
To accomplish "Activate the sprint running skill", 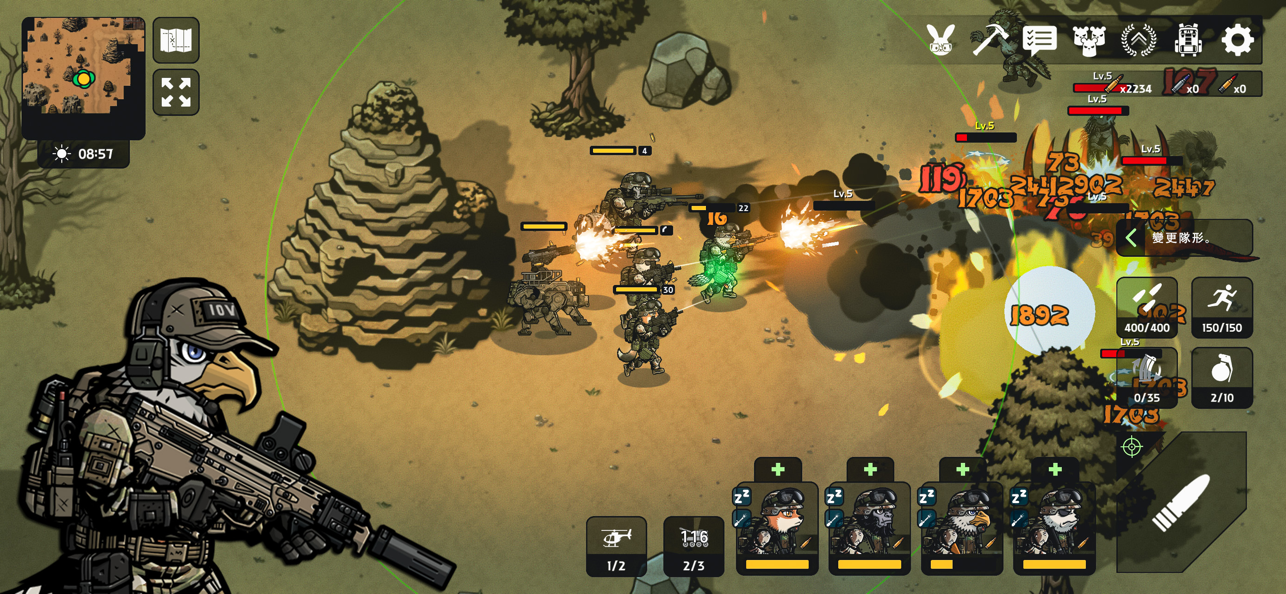I will click(x=1222, y=307).
